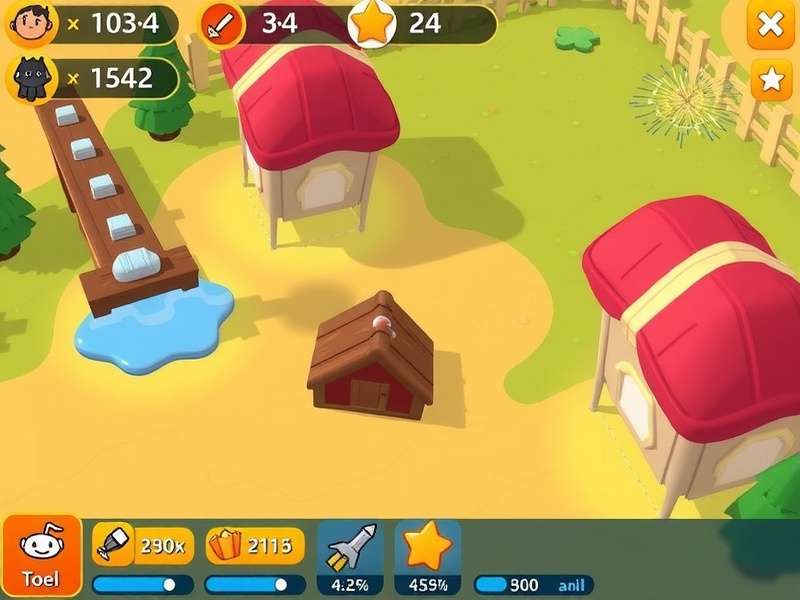Activate the rocket boost icon

(x=349, y=547)
